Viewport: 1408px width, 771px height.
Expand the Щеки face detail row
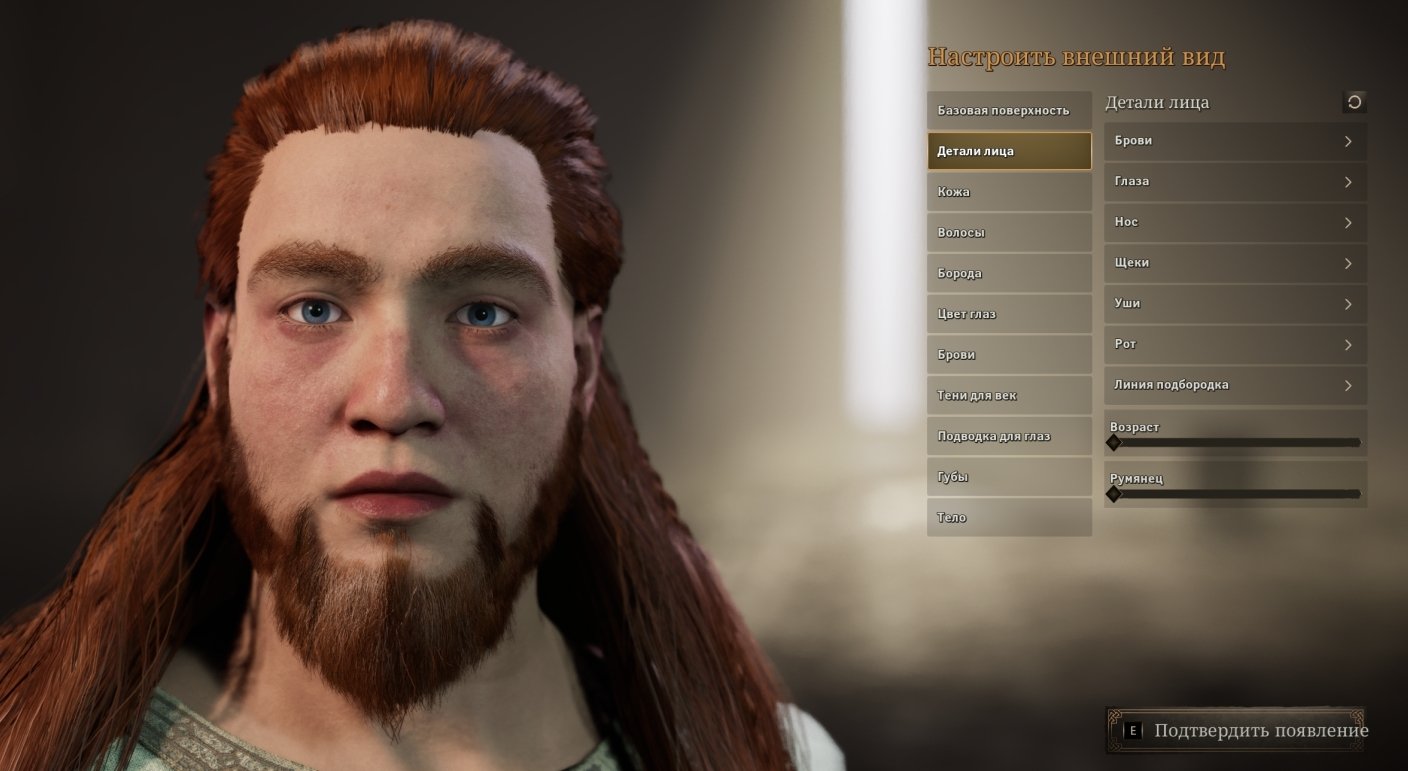[x=1234, y=263]
